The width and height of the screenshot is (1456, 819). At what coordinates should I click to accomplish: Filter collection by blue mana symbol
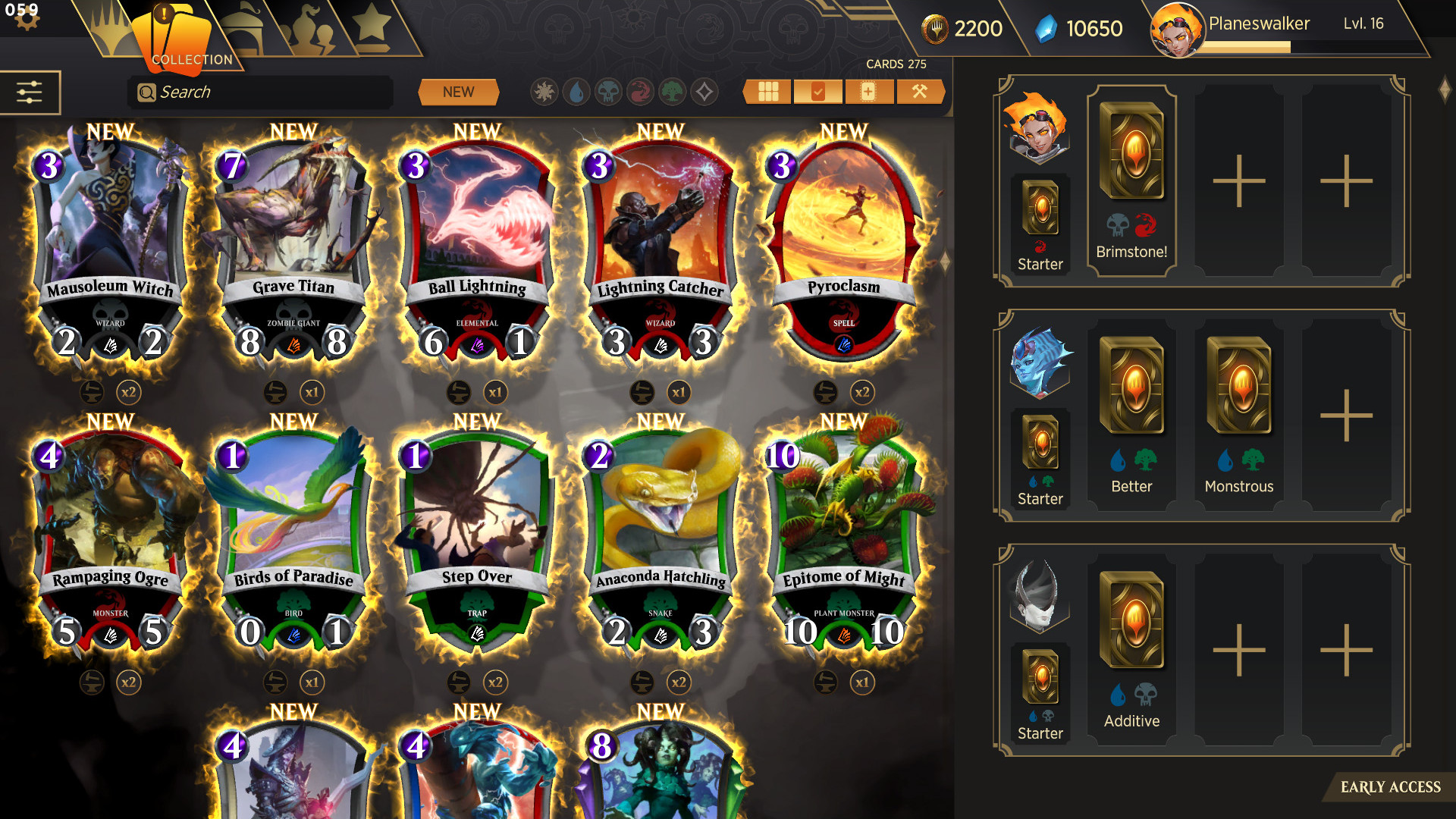tap(576, 91)
